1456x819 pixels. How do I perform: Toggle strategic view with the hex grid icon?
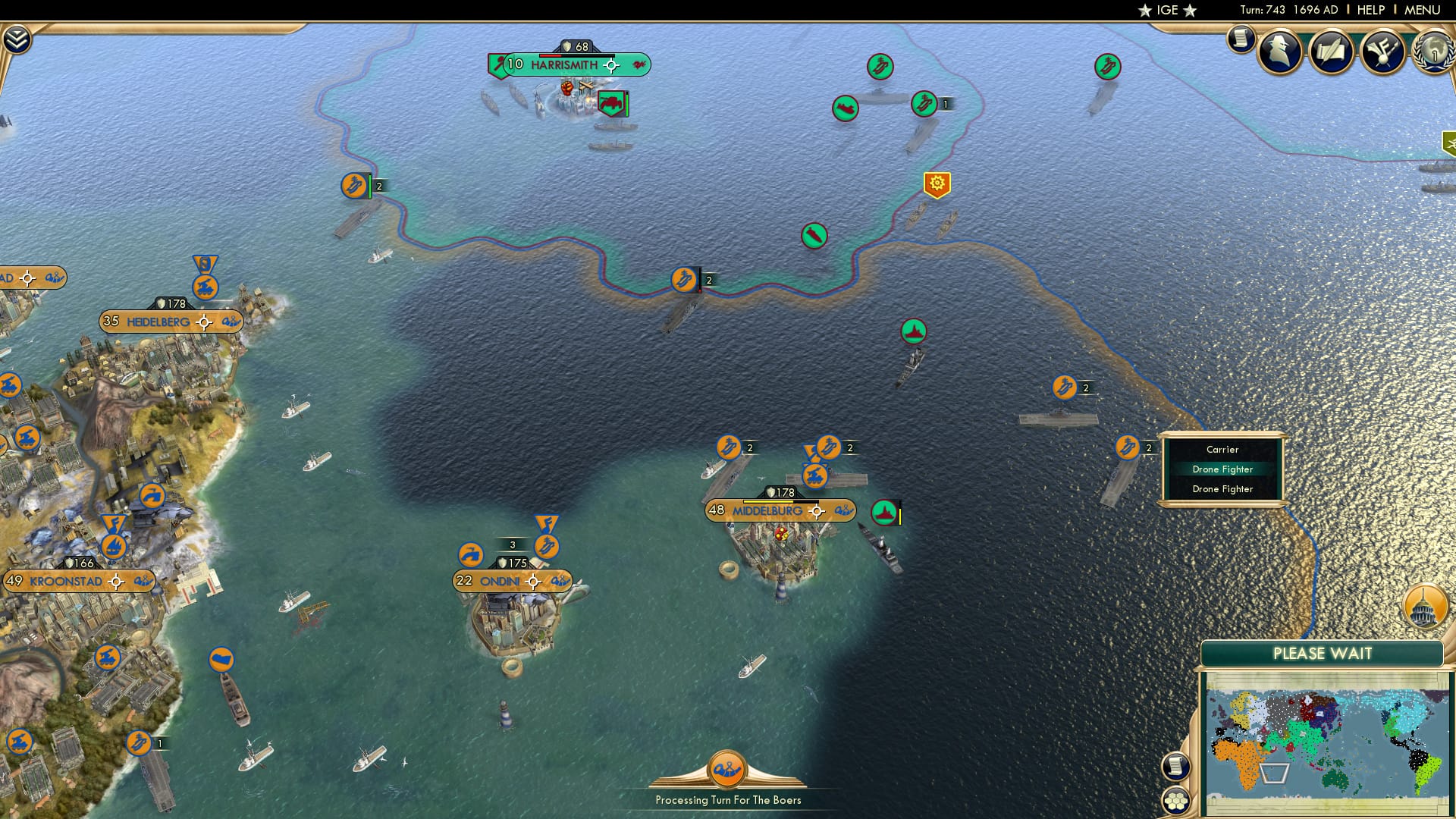(1176, 800)
